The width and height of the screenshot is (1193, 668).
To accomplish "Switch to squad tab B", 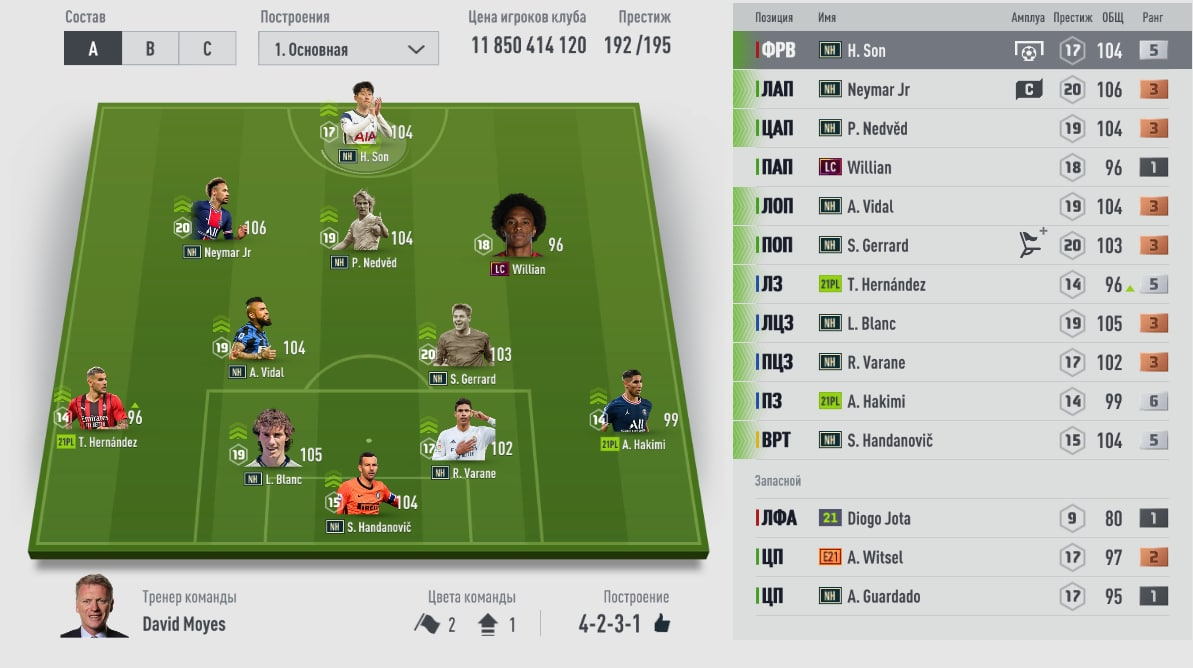I will (x=150, y=48).
